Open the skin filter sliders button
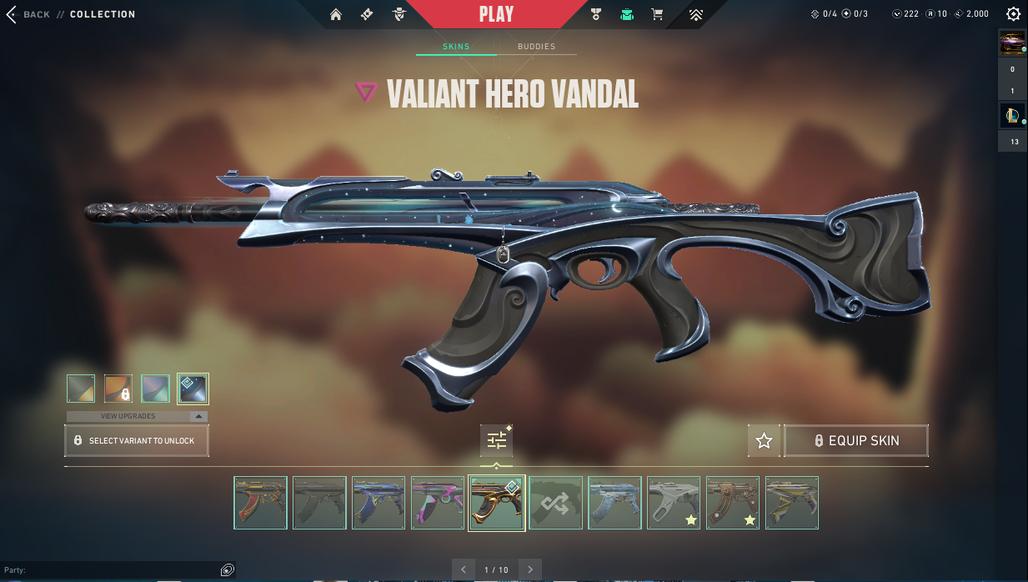Viewport: 1028px width, 582px height. pyautogui.click(x=497, y=440)
